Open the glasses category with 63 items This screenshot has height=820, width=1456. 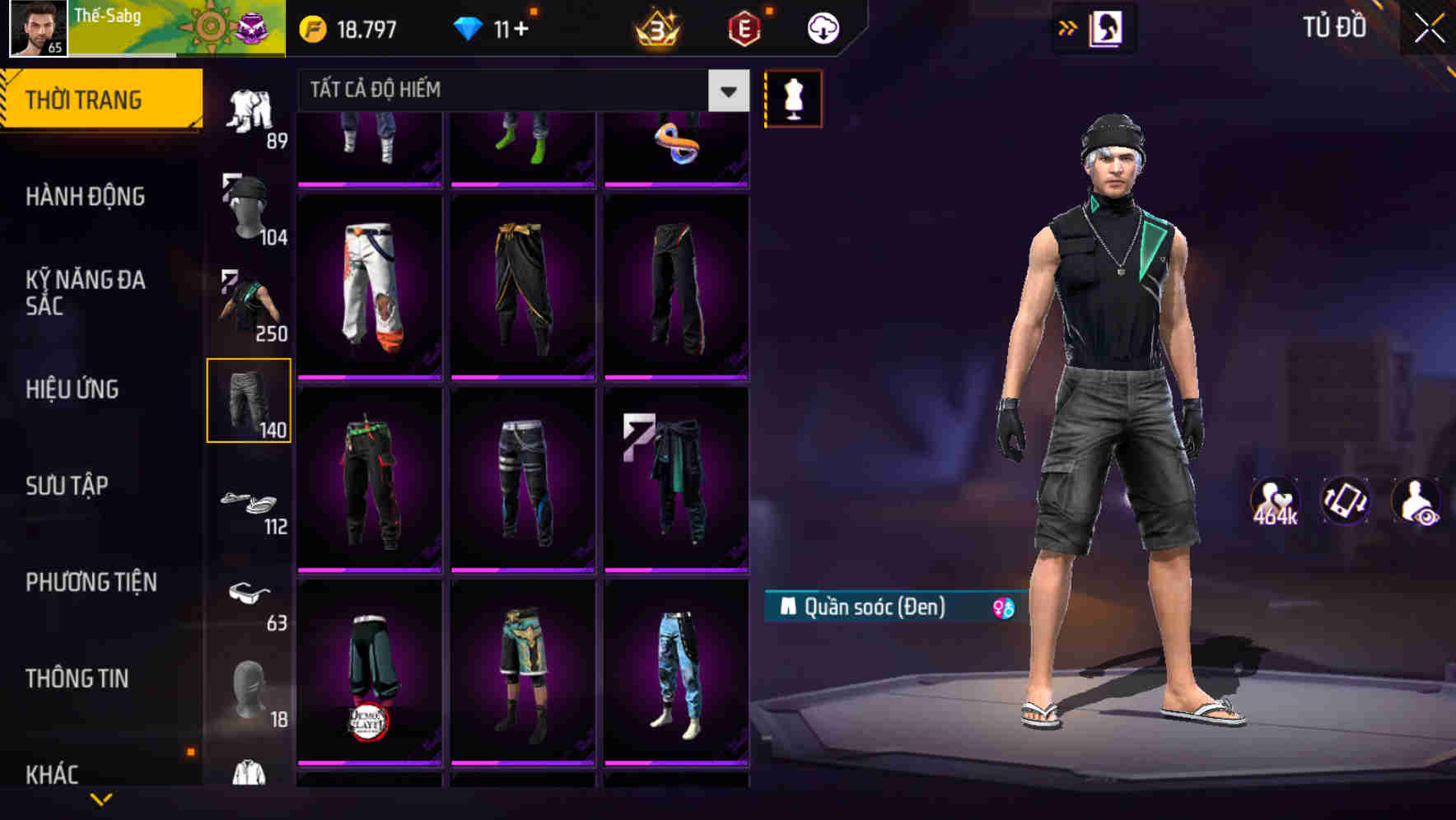[250, 599]
